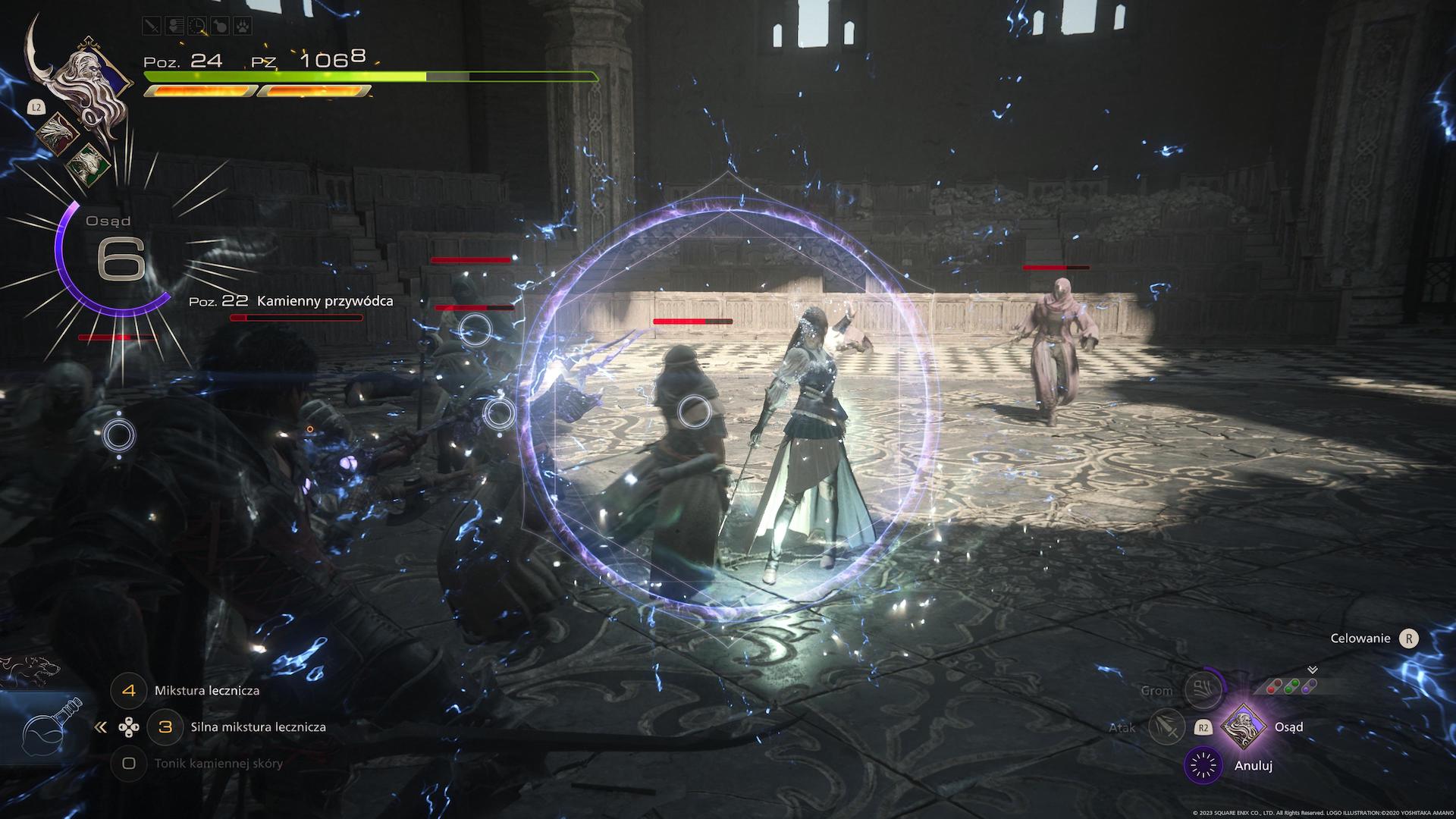
Task: Click the sword accessory icon in top row
Action: (x=152, y=26)
